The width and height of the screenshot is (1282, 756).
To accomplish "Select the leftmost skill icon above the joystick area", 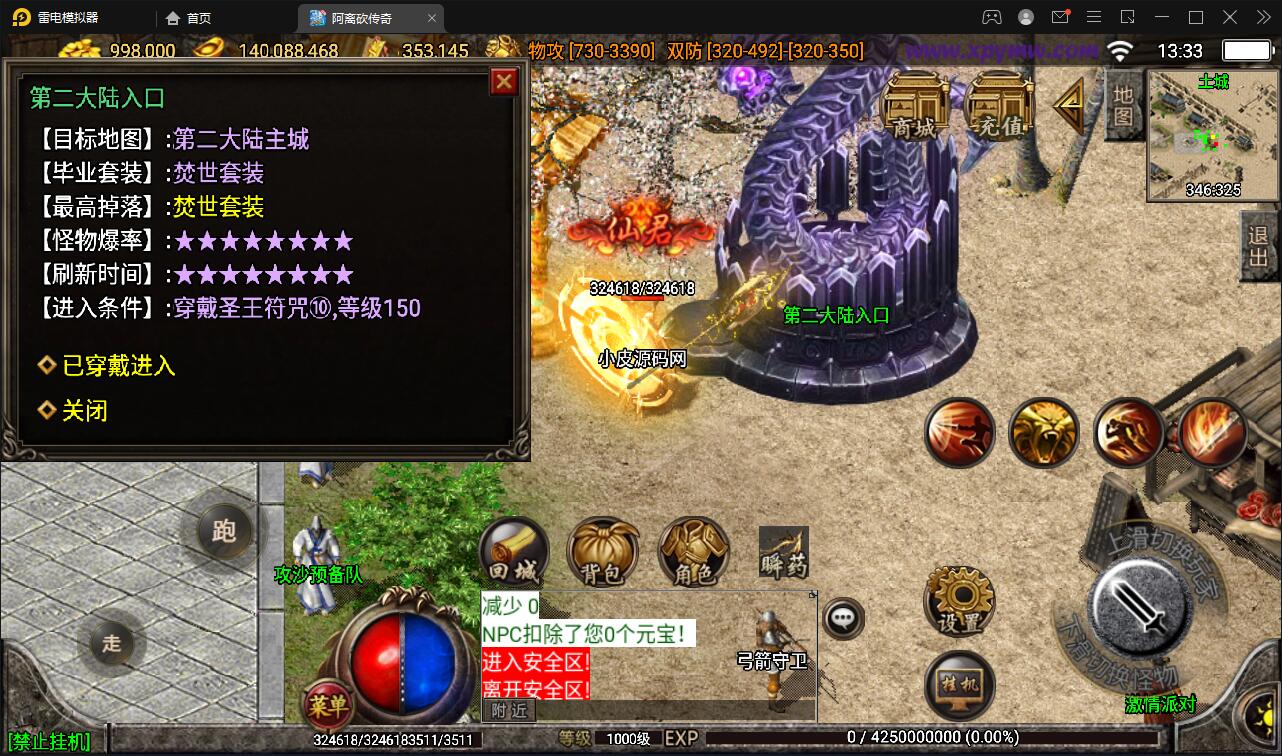I will tap(960, 433).
